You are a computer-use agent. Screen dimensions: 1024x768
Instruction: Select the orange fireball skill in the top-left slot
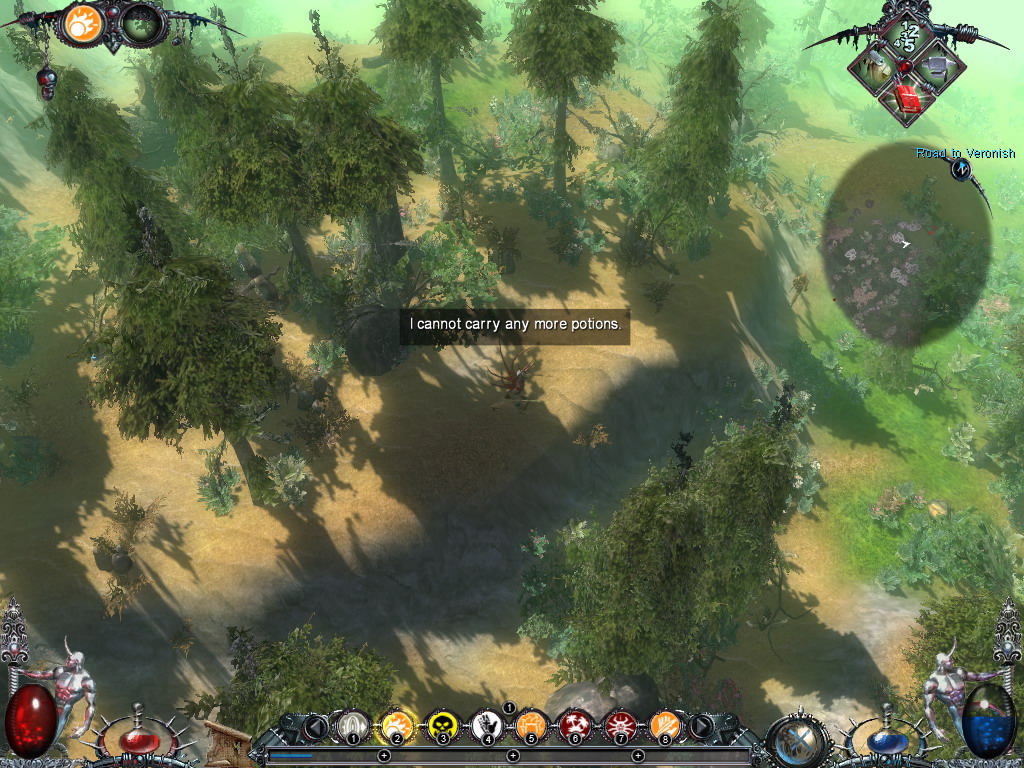(83, 21)
